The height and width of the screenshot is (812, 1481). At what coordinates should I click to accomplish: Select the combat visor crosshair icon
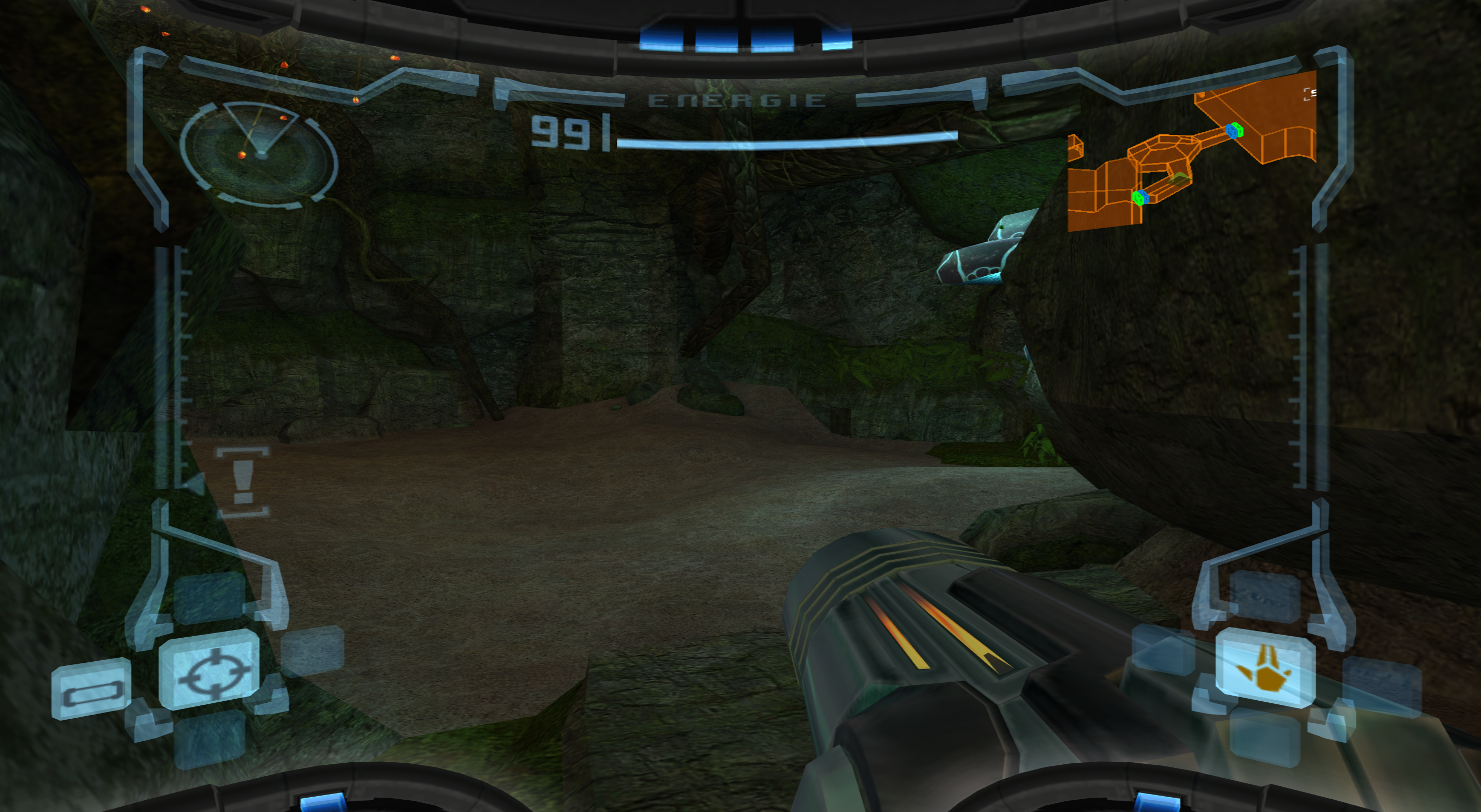(210, 671)
